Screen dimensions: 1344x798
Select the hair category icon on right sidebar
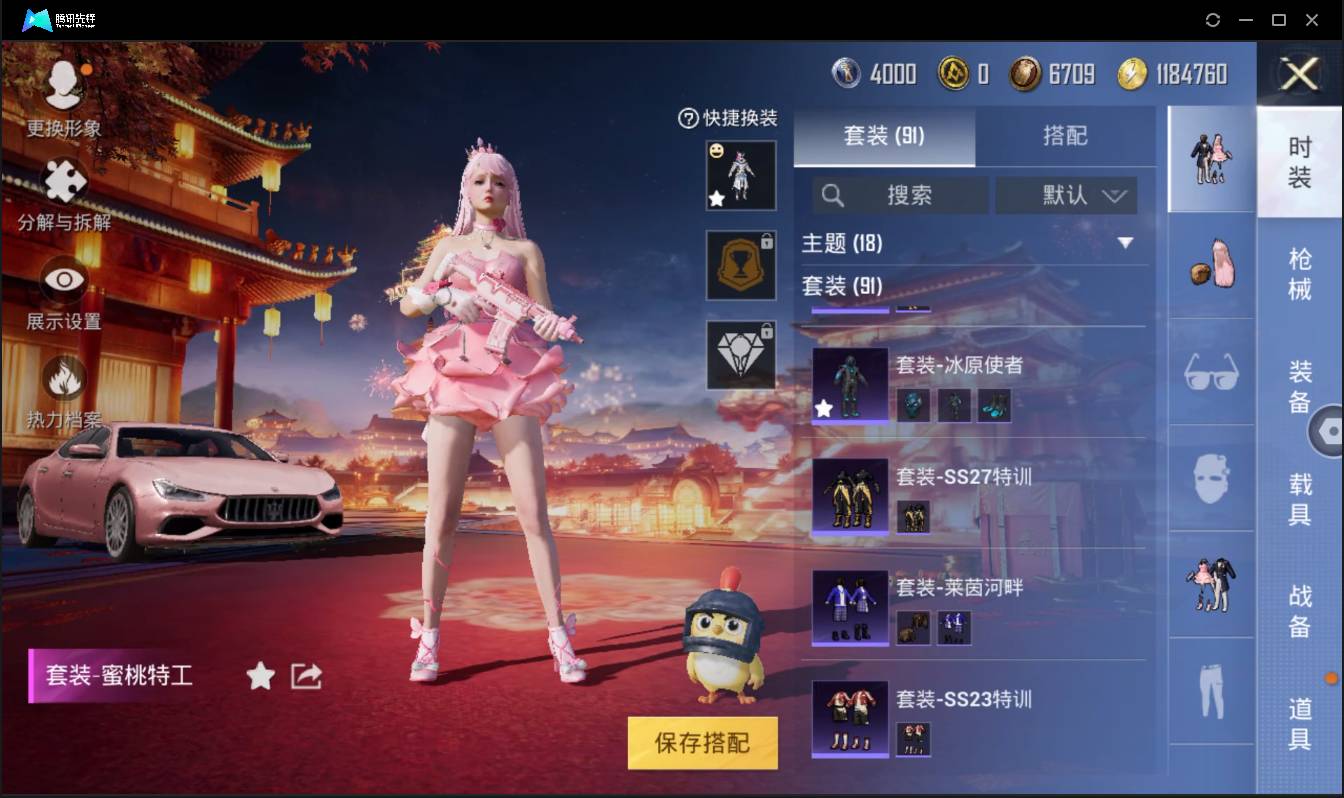(x=1210, y=268)
